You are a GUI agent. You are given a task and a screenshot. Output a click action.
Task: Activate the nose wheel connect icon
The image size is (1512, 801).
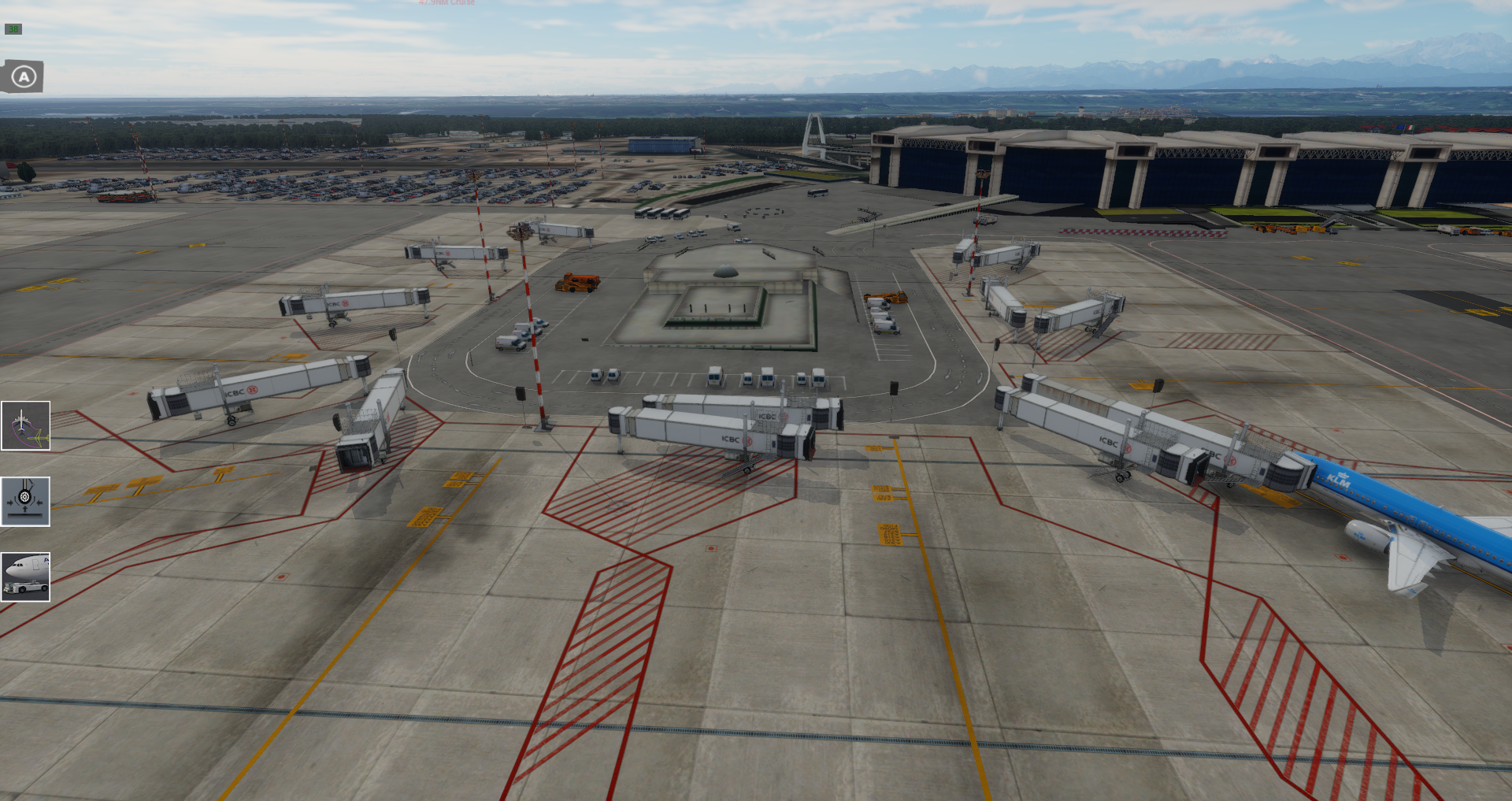click(x=25, y=502)
